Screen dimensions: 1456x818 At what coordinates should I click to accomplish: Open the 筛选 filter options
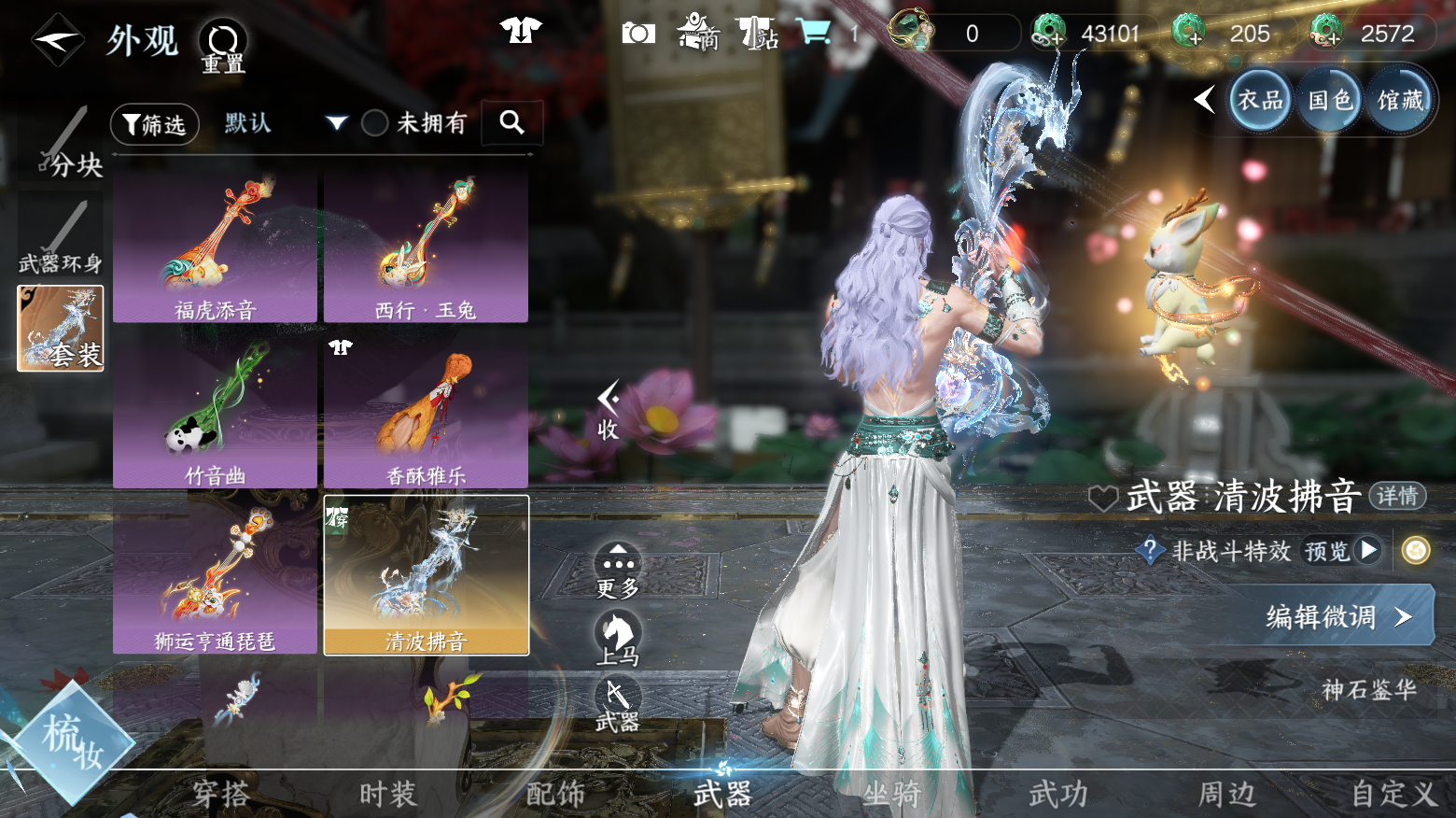click(155, 124)
